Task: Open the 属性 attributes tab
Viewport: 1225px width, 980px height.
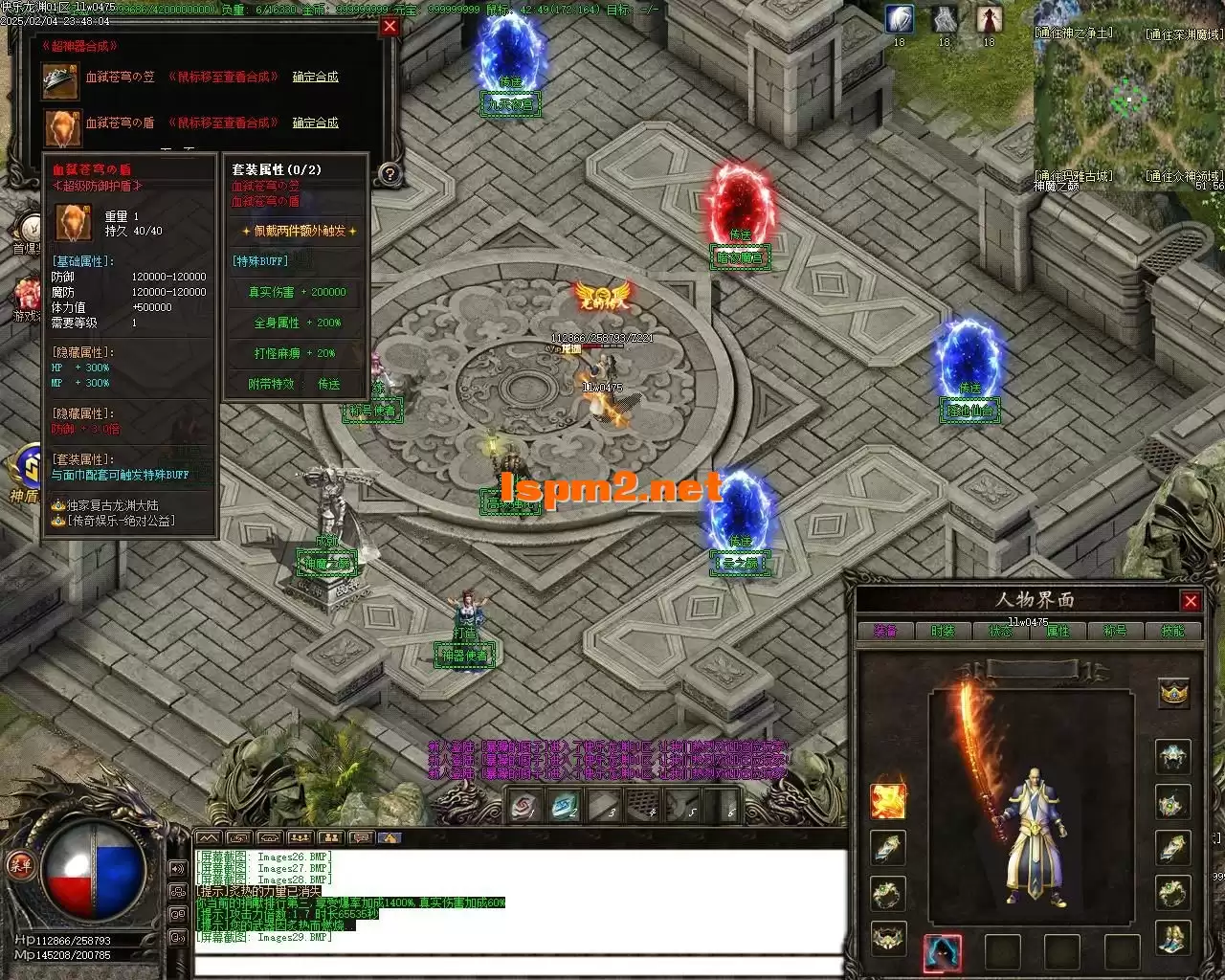Action: tap(1058, 632)
